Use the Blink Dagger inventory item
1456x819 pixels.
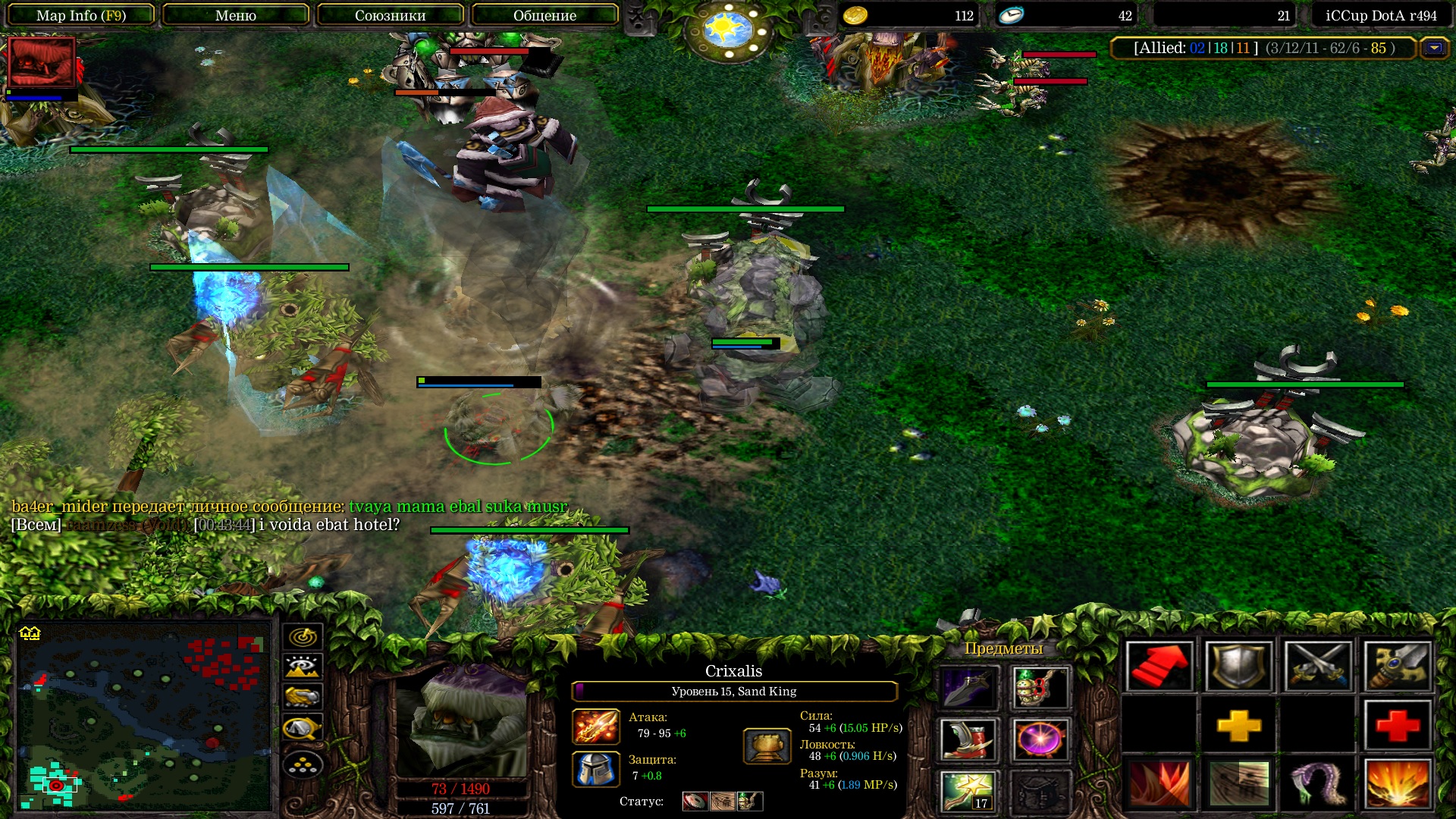click(x=968, y=688)
